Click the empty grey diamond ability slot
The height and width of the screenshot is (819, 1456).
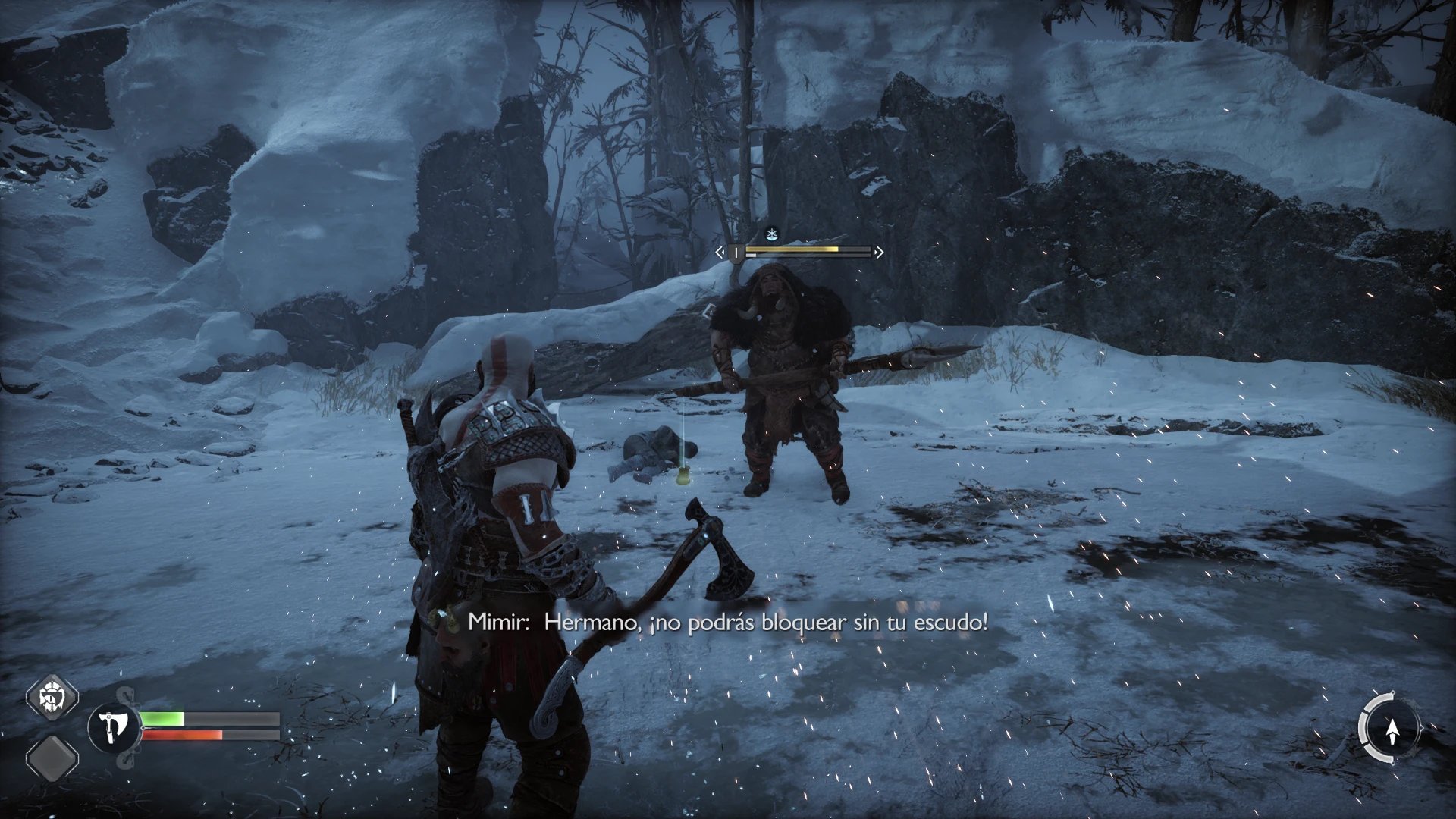coord(53,758)
